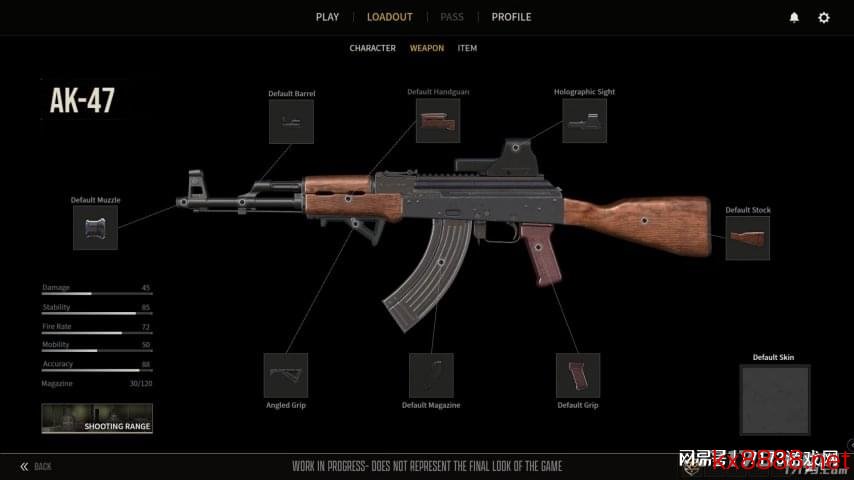Open the PLAY menu tab

(x=327, y=17)
